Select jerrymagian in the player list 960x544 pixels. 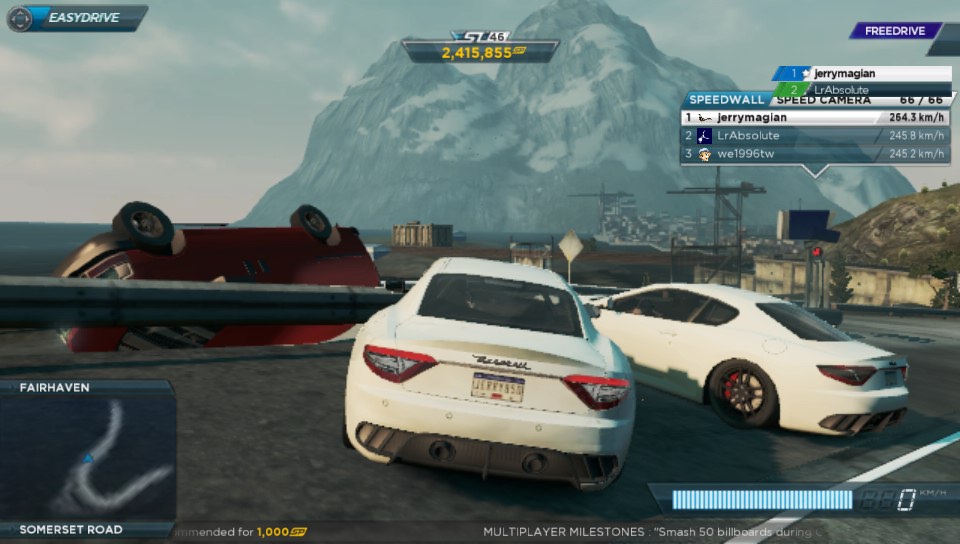861,74
